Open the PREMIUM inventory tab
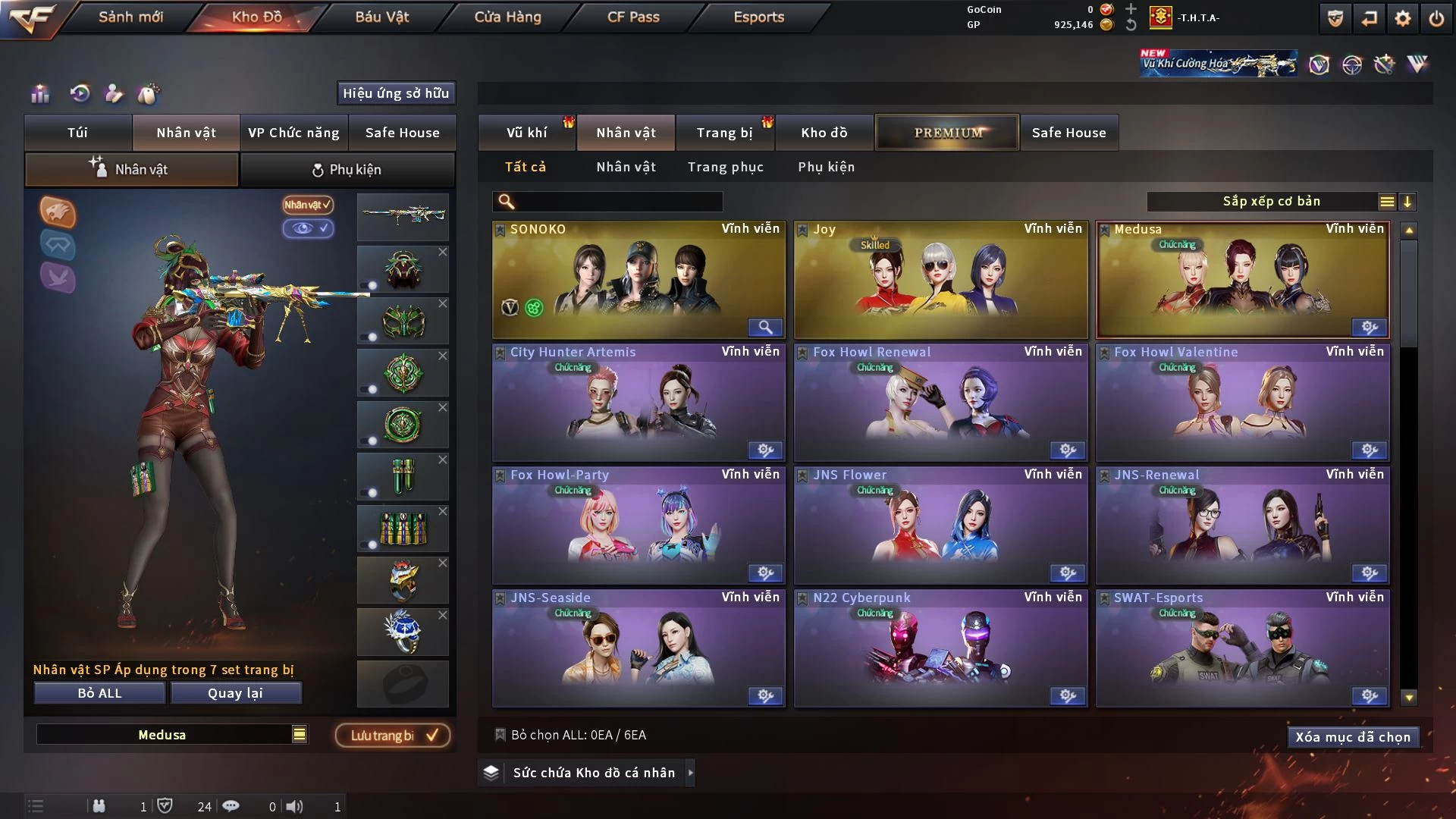The height and width of the screenshot is (819, 1456). [948, 133]
